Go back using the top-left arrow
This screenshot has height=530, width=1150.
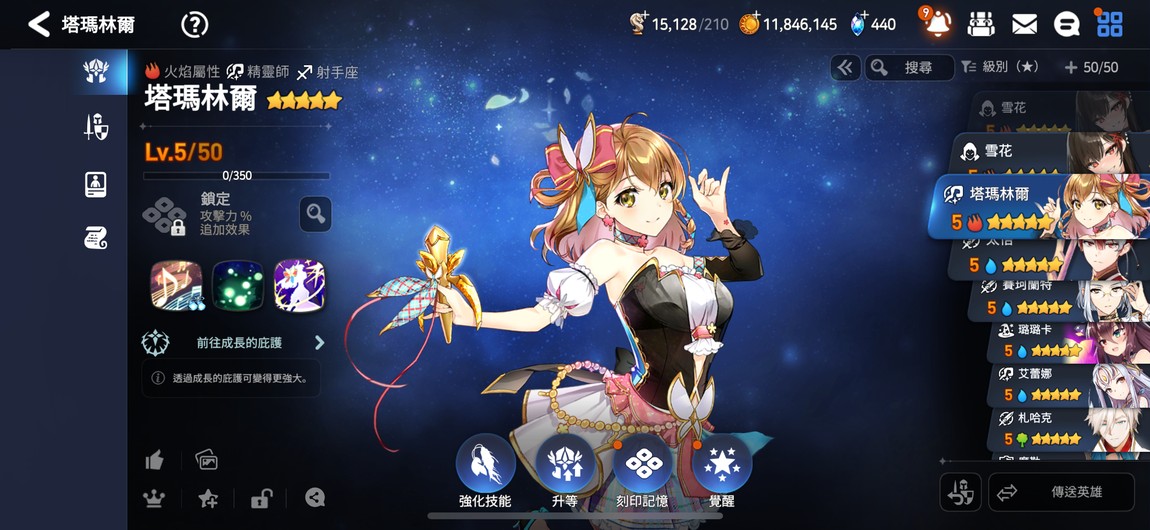tap(39, 25)
